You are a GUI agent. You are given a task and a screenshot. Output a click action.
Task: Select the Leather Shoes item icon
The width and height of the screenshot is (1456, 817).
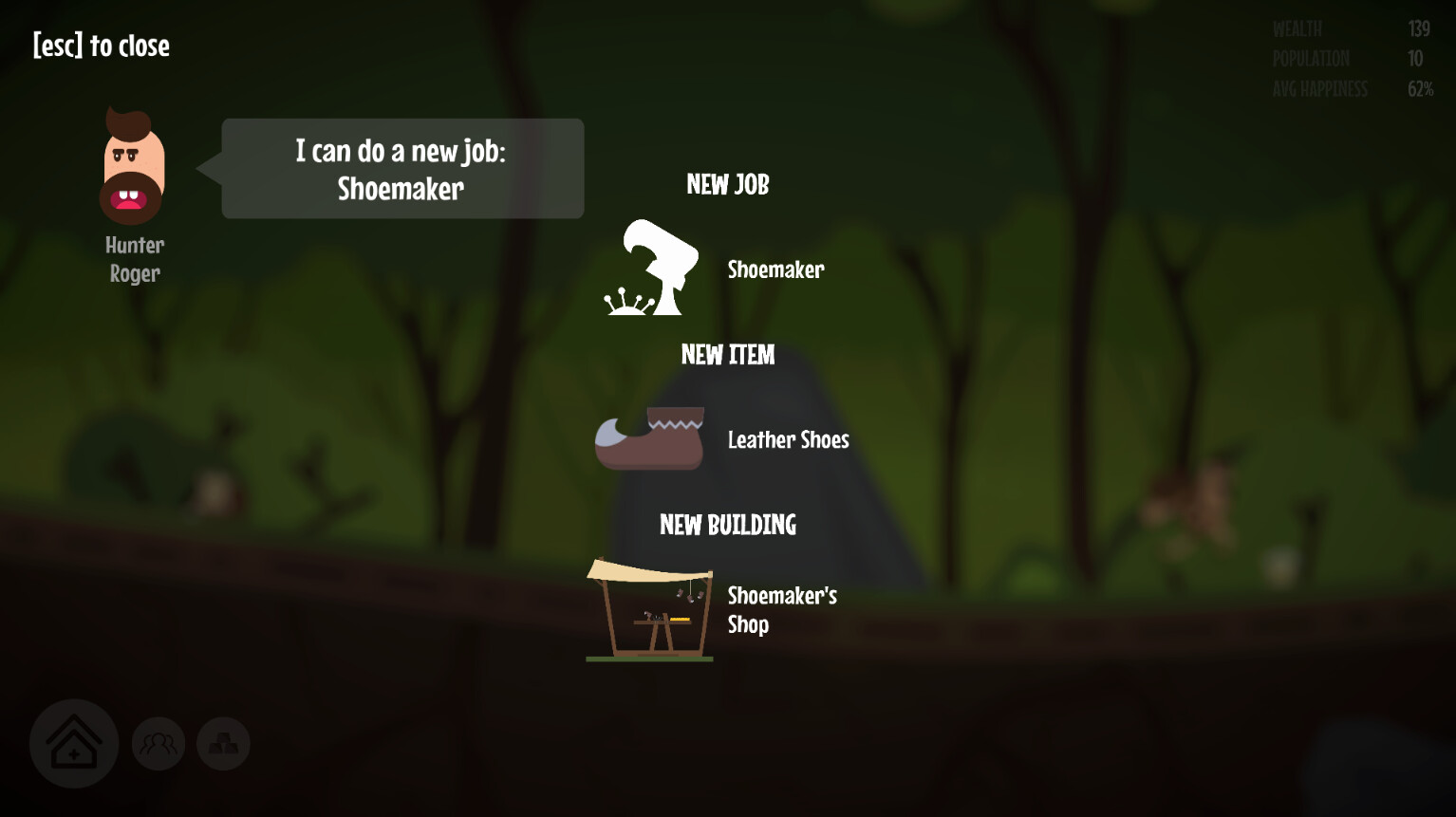650,438
